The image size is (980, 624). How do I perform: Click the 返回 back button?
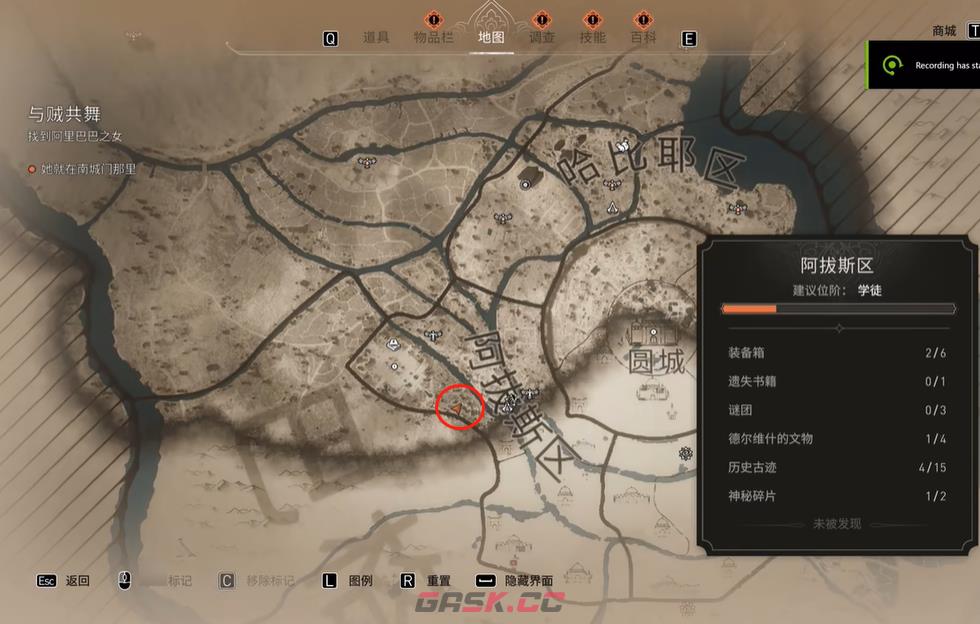[x=77, y=581]
